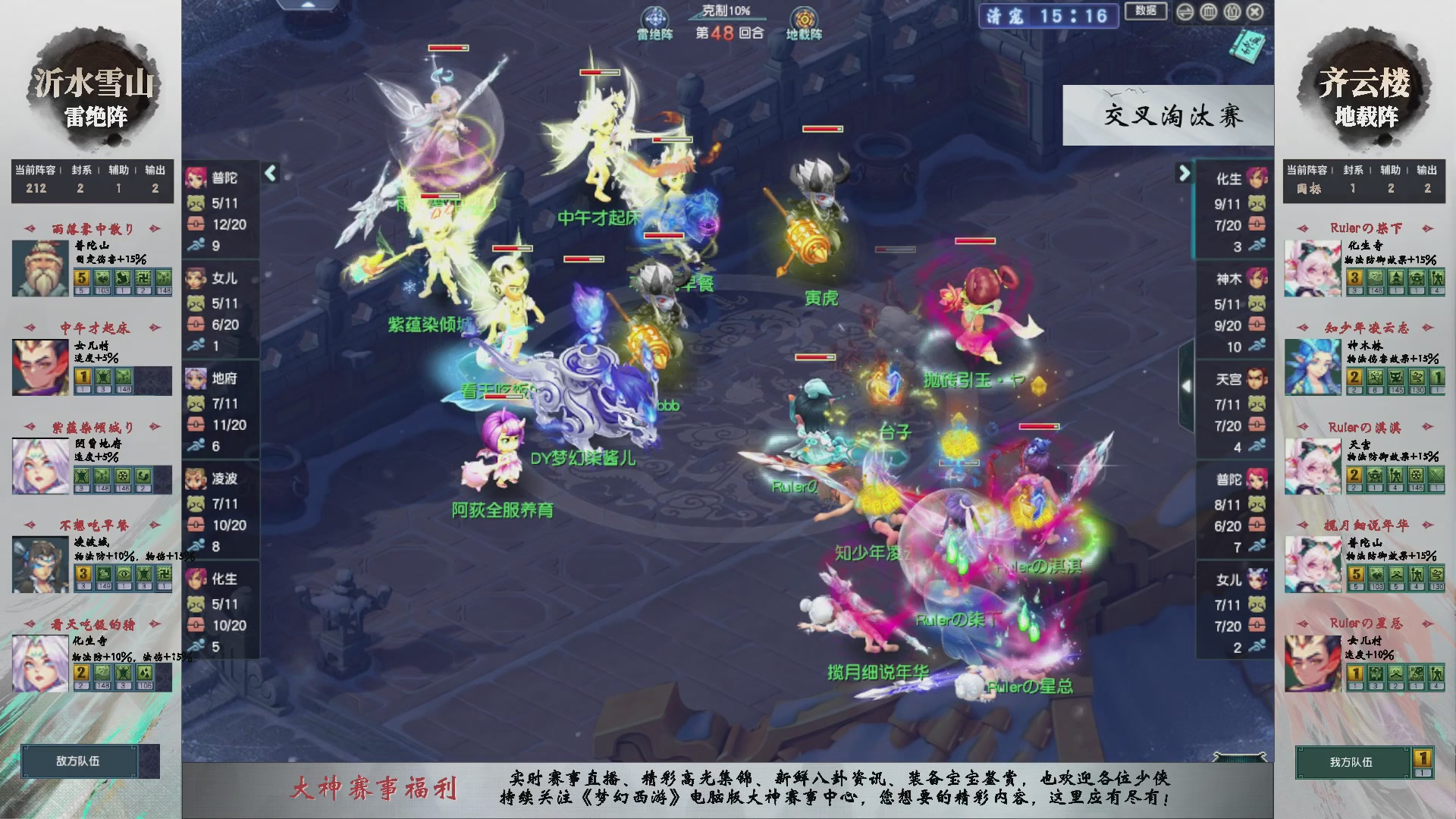Expand the hidden panel via center-right chevron
The image size is (1456, 819).
[x=1187, y=384]
